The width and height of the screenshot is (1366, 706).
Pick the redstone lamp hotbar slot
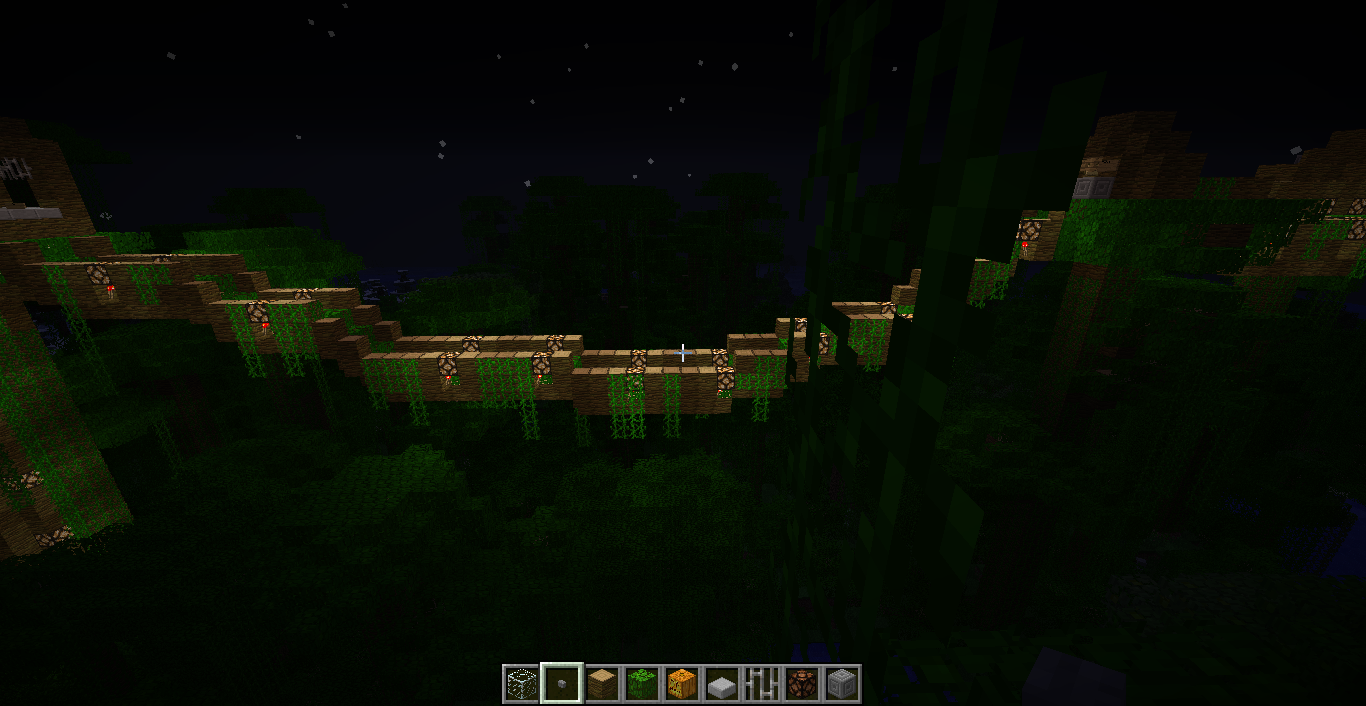[x=801, y=684]
